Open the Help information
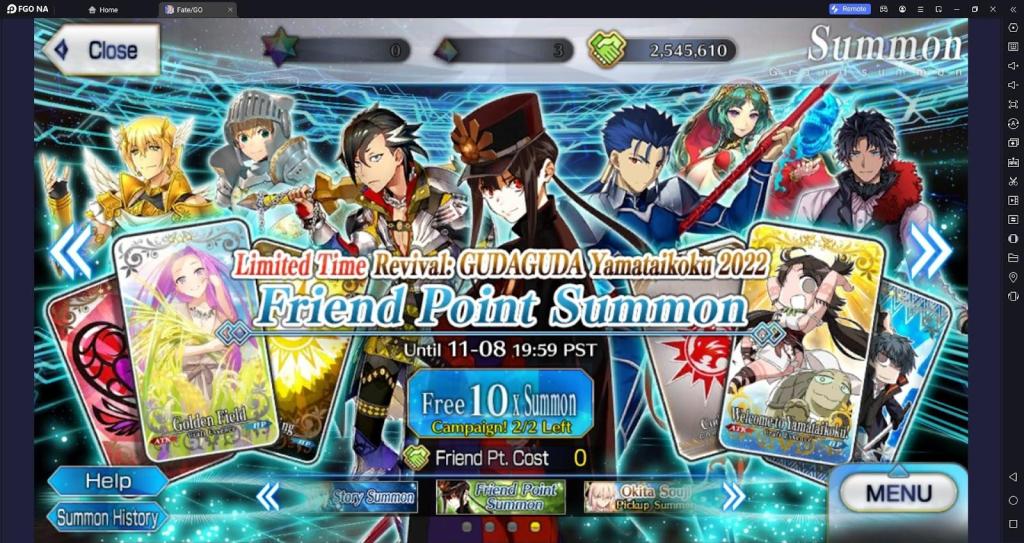This screenshot has width=1024, height=543. tap(107, 481)
